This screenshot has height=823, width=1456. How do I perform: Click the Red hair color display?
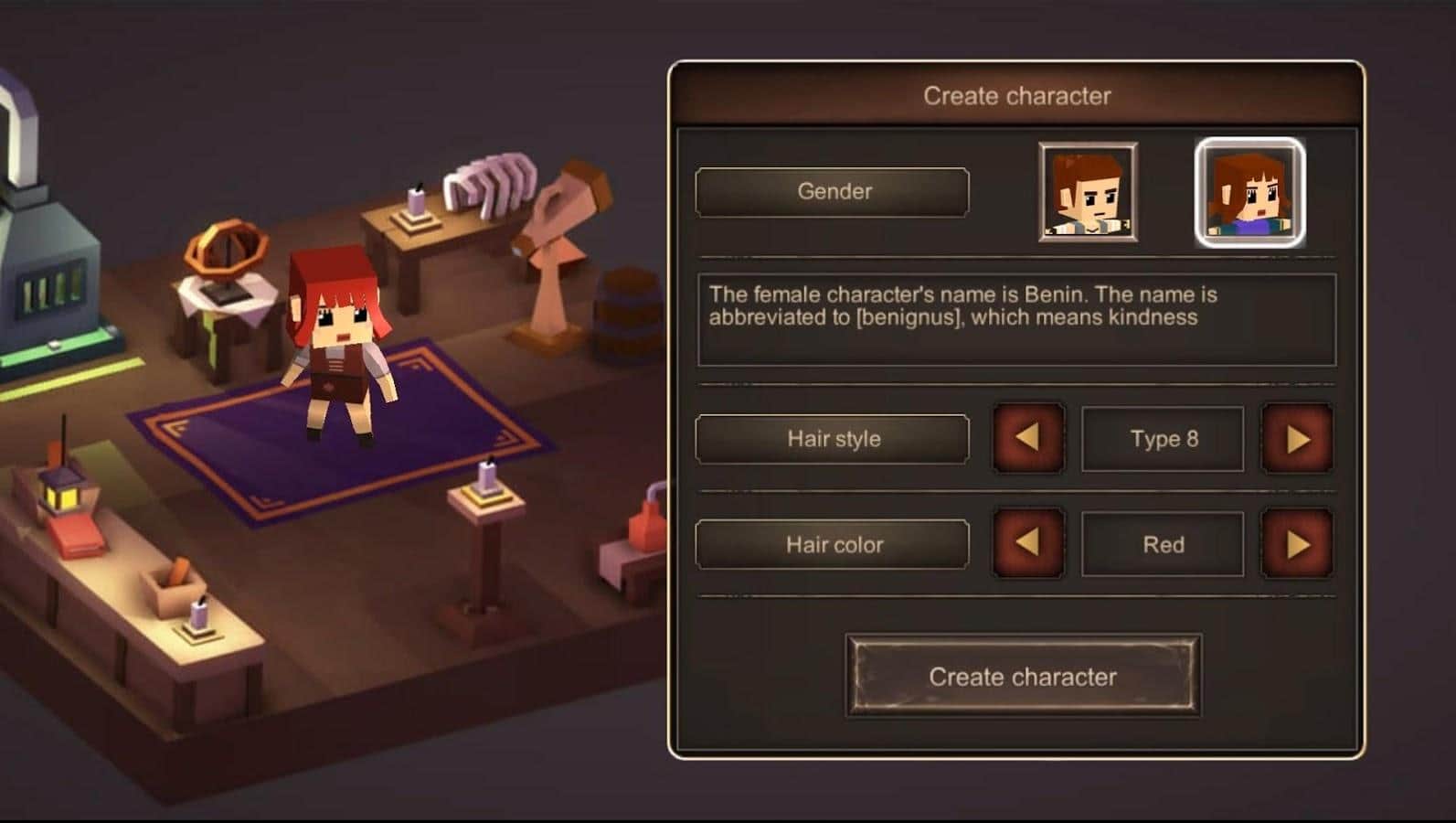coord(1162,543)
